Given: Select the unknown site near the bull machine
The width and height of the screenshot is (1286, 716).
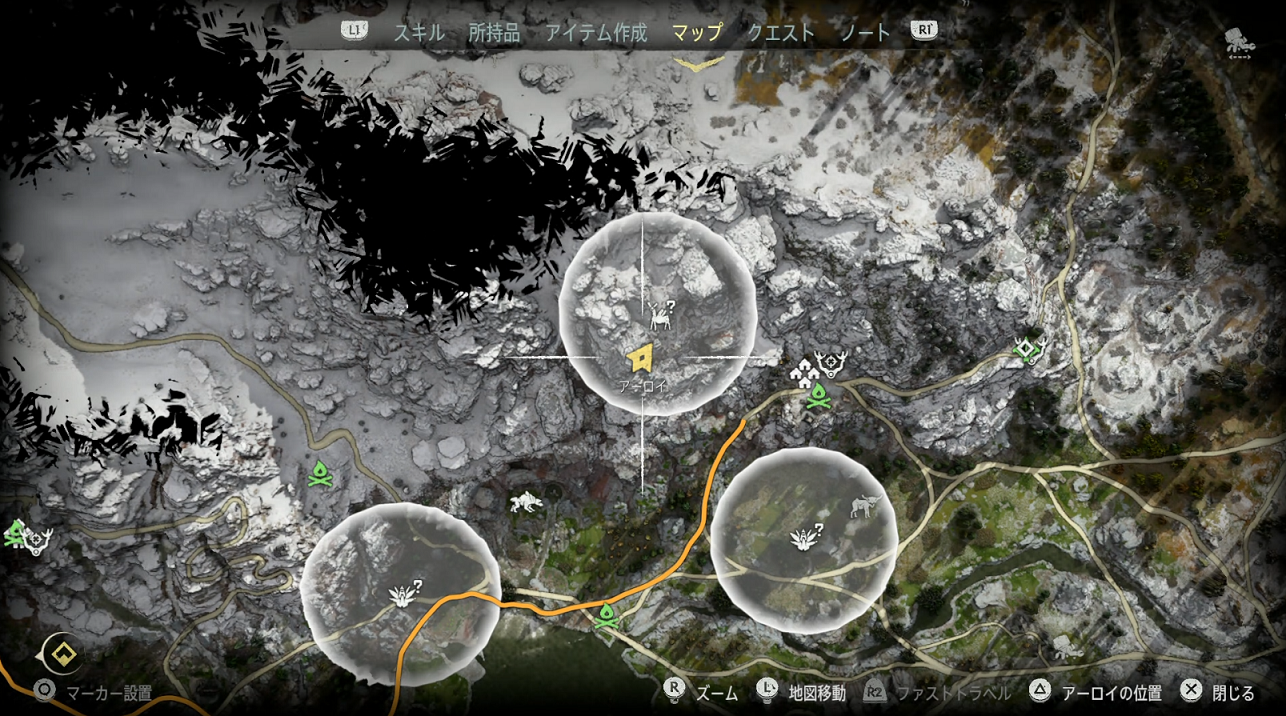Looking at the screenshot, I should 805,539.
